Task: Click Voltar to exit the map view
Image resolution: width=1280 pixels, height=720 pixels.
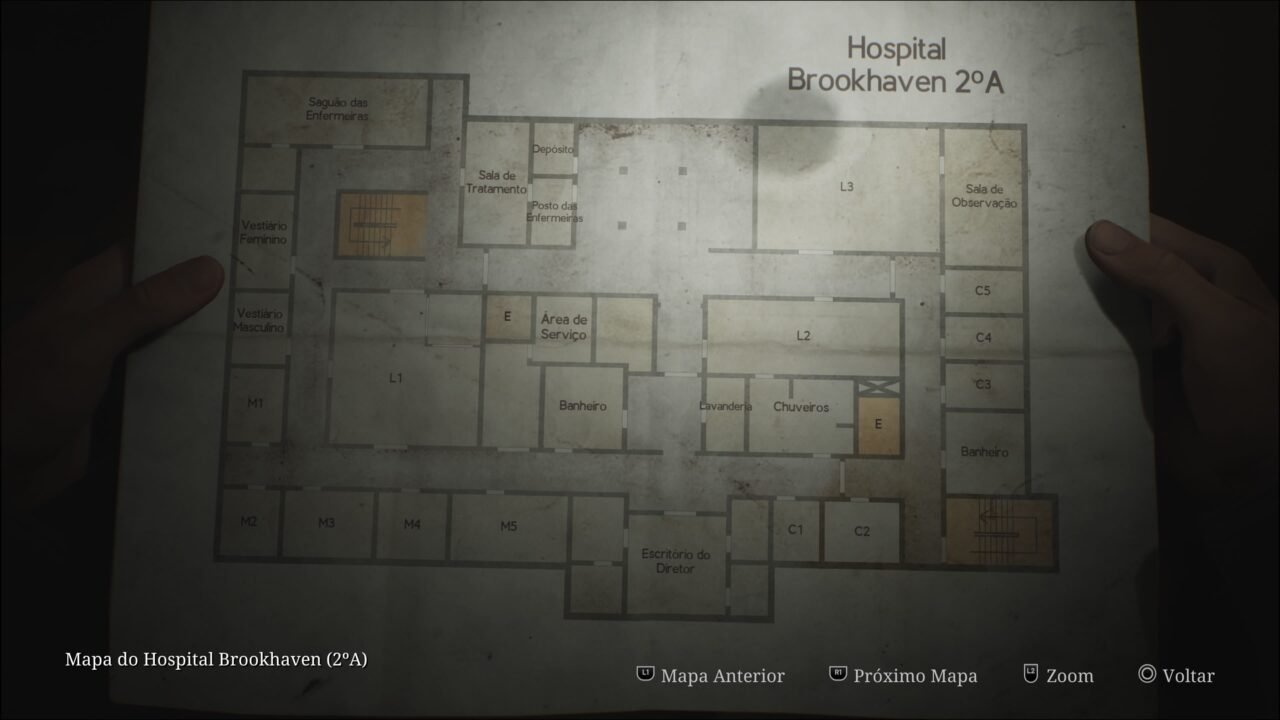Action: [1187, 675]
